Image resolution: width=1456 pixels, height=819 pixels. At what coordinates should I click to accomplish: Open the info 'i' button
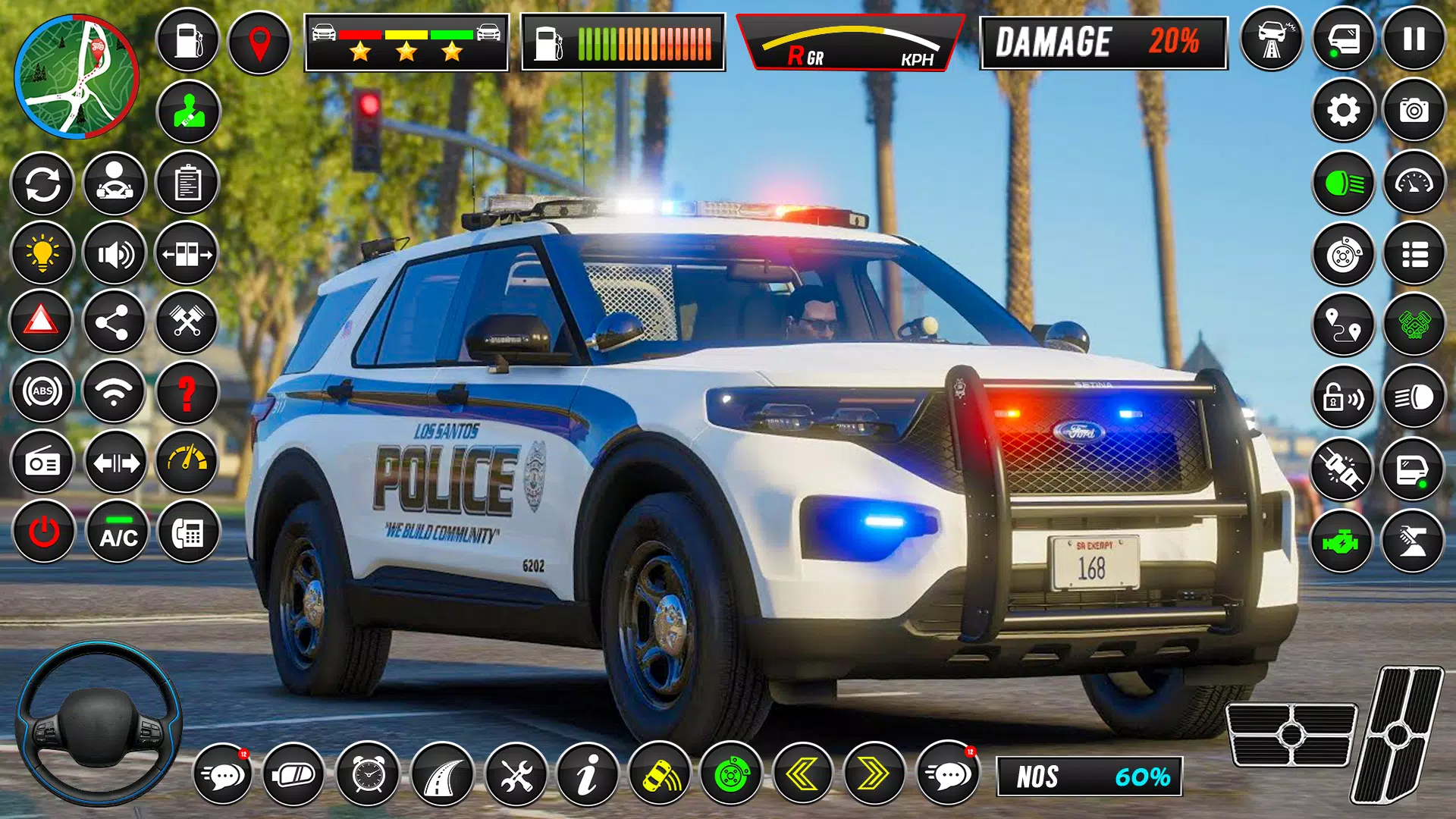click(x=587, y=774)
